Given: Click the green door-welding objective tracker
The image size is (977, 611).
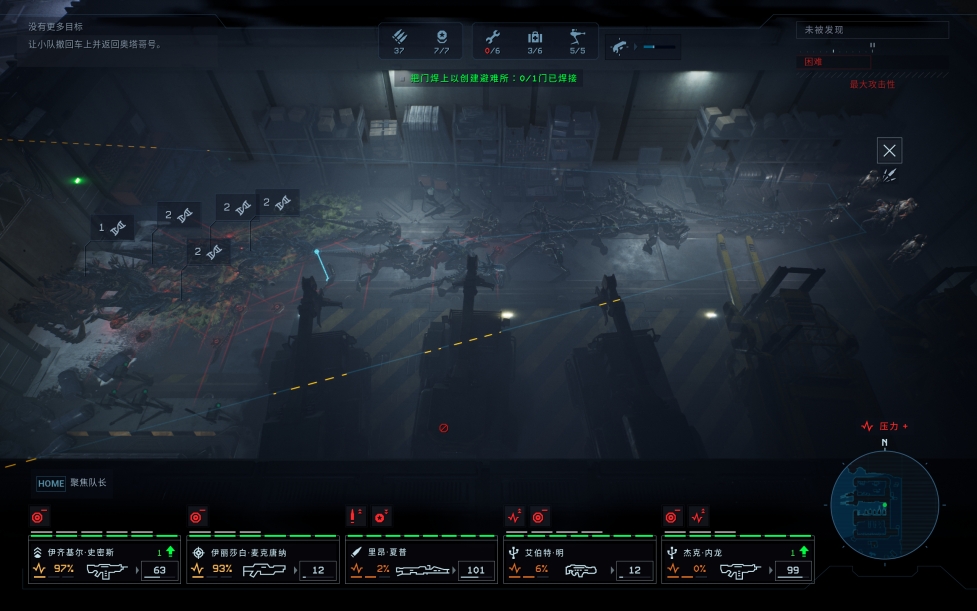Looking at the screenshot, I should pyautogui.click(x=488, y=78).
